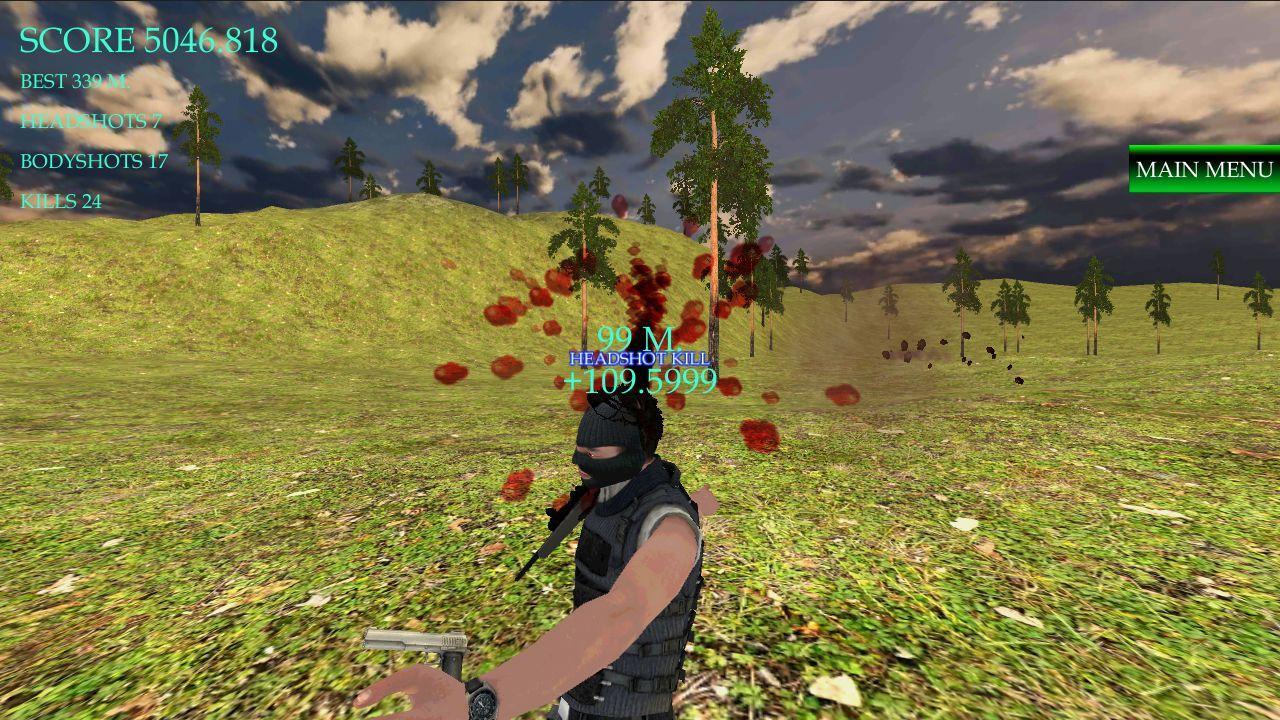
Task: Click the BEST 339 M. stat label
Action: click(75, 82)
